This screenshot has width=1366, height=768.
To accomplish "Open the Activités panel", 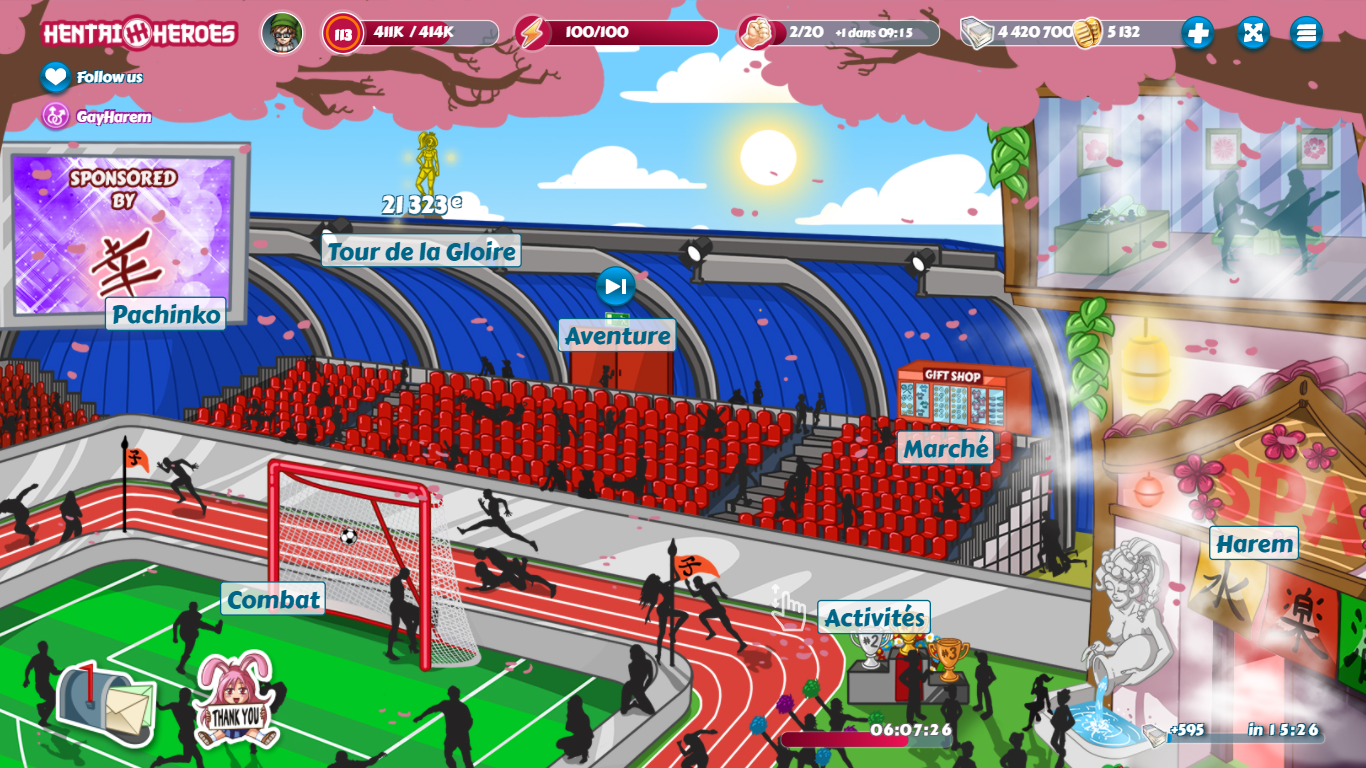I will pyautogui.click(x=874, y=617).
